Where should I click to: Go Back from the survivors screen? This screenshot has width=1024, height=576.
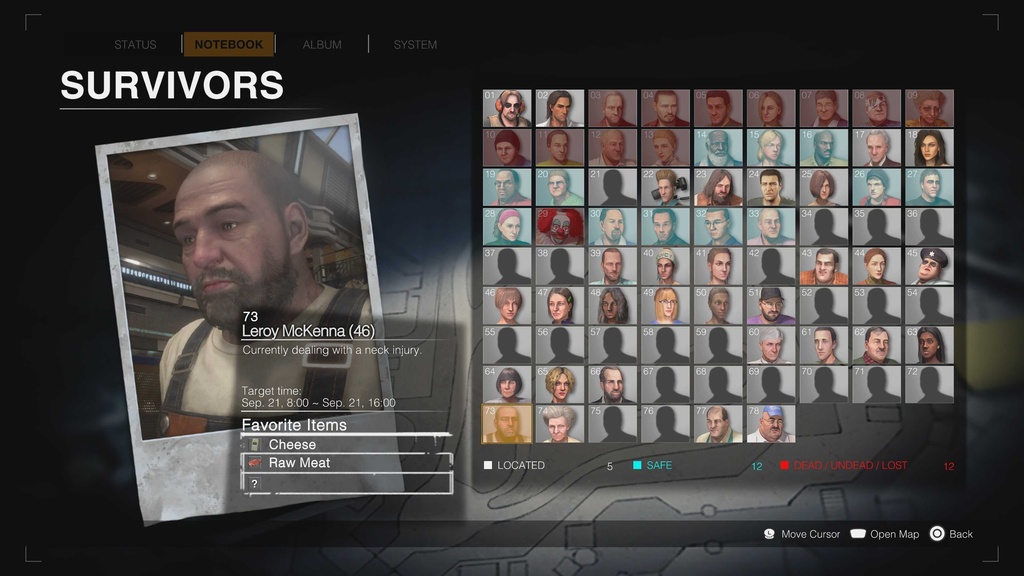pyautogui.click(x=951, y=534)
